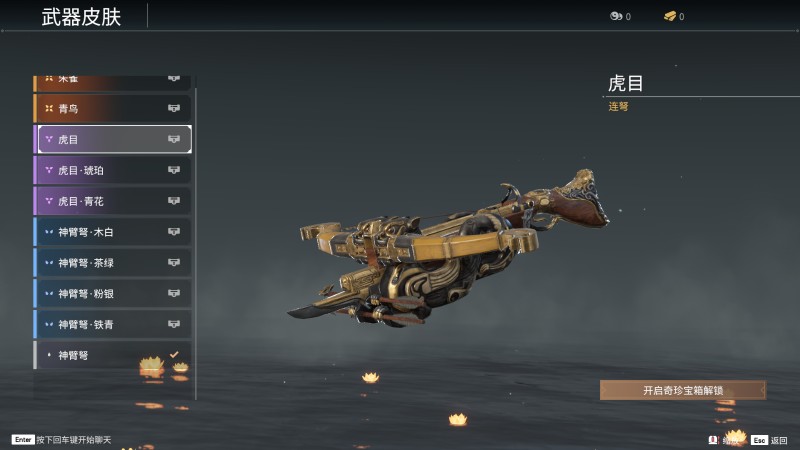Choose the 虎目·琥珀 skin

112,170
